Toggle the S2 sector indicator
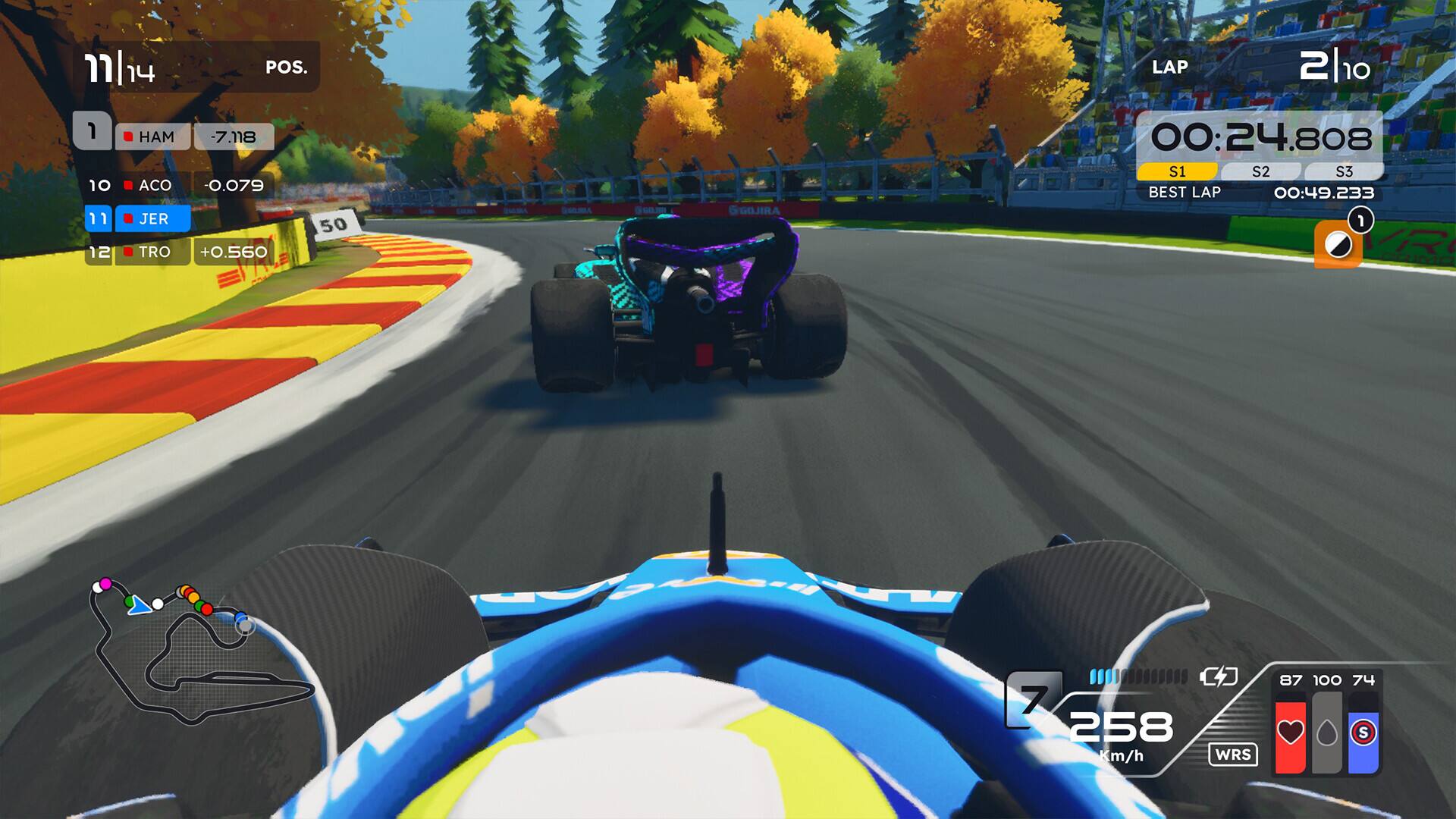 click(x=1261, y=171)
